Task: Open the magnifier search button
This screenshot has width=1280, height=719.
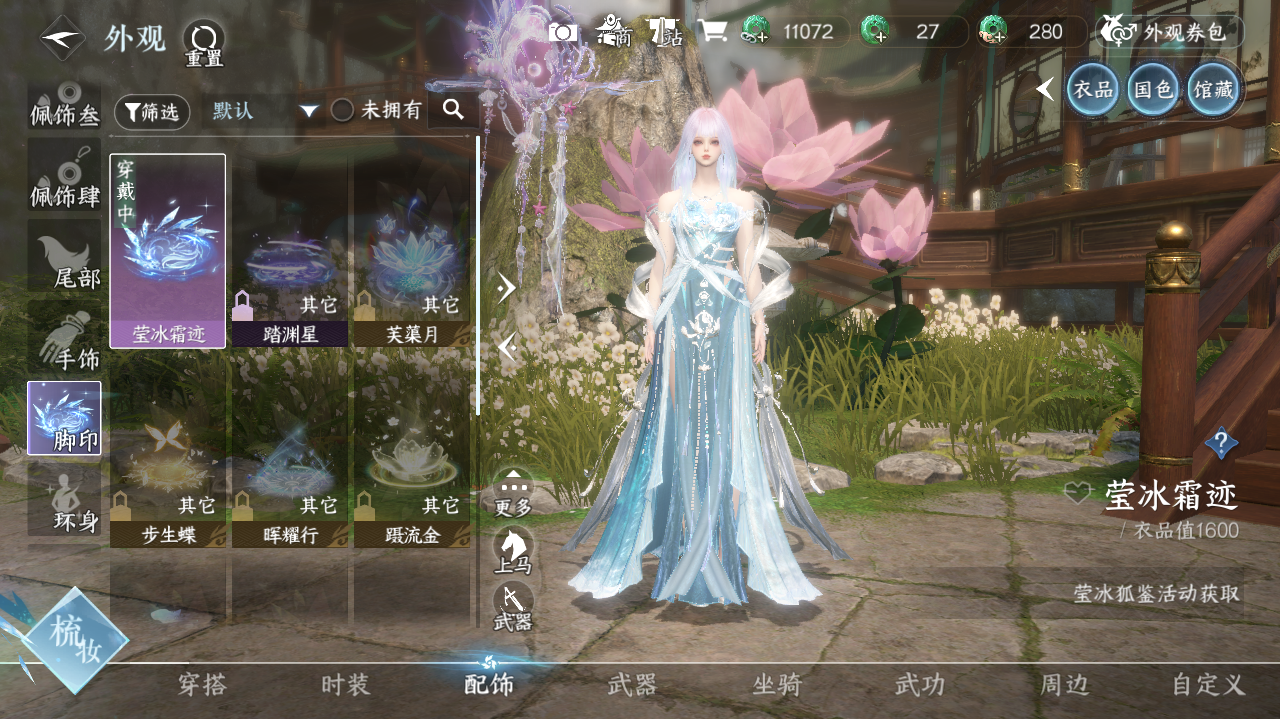Action: point(453,110)
